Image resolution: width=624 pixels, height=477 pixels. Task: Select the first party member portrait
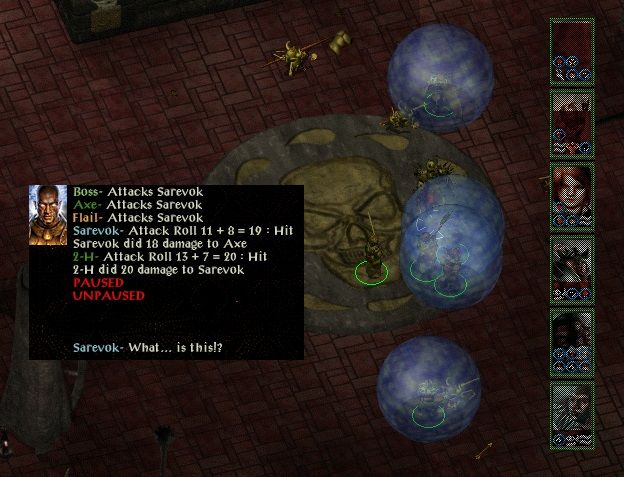click(x=572, y=50)
